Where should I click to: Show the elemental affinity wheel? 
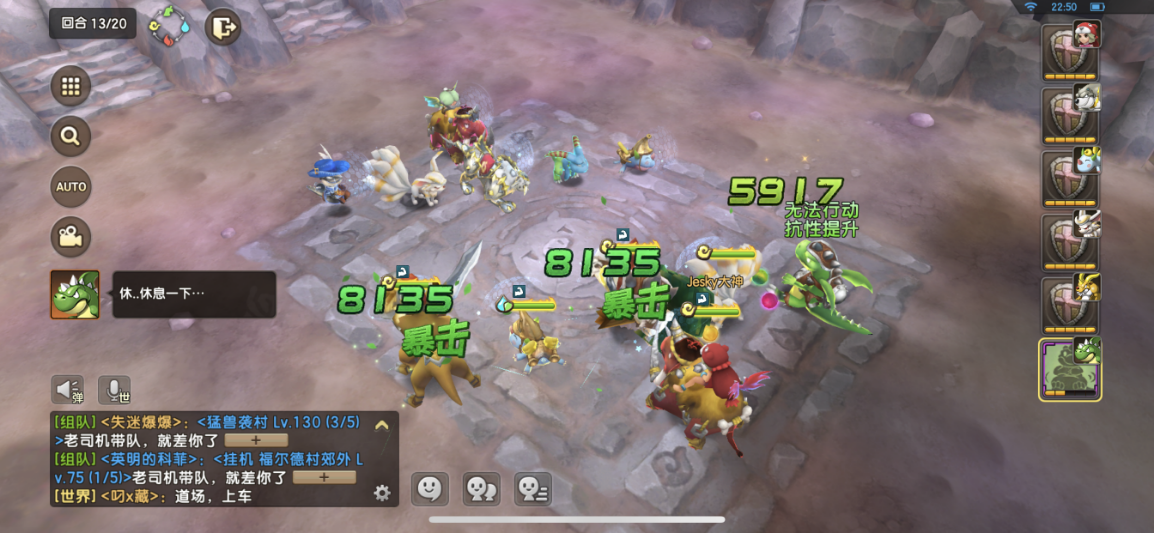tap(169, 26)
